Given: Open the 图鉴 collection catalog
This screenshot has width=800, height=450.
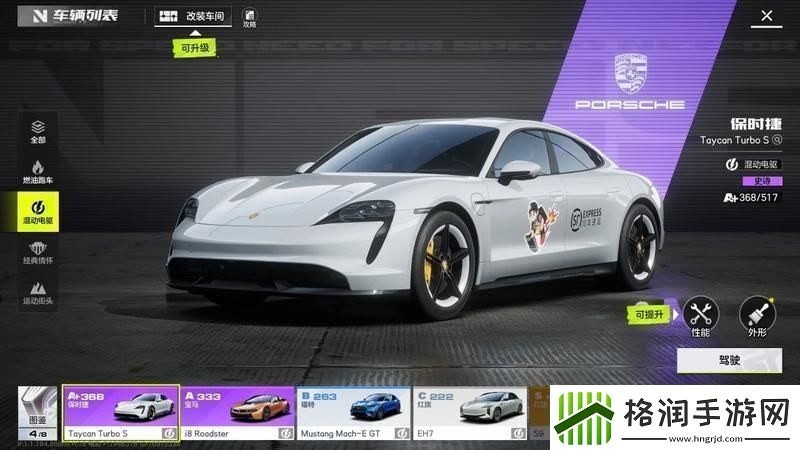Looking at the screenshot, I should pos(37,414).
